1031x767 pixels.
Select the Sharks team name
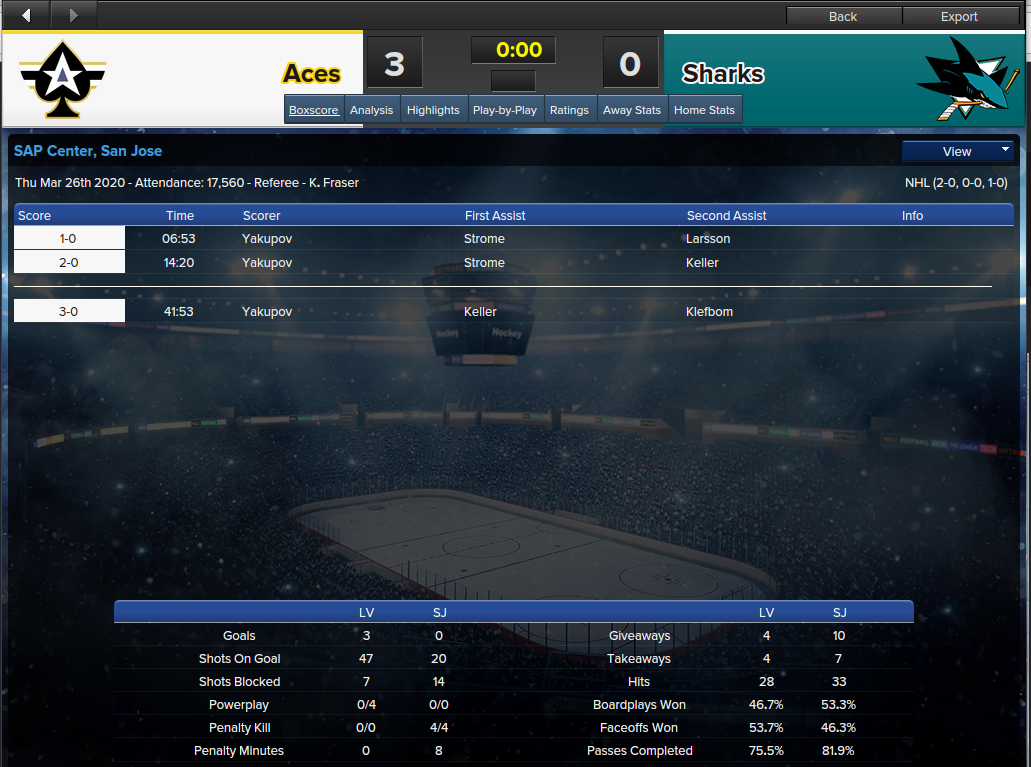click(723, 74)
